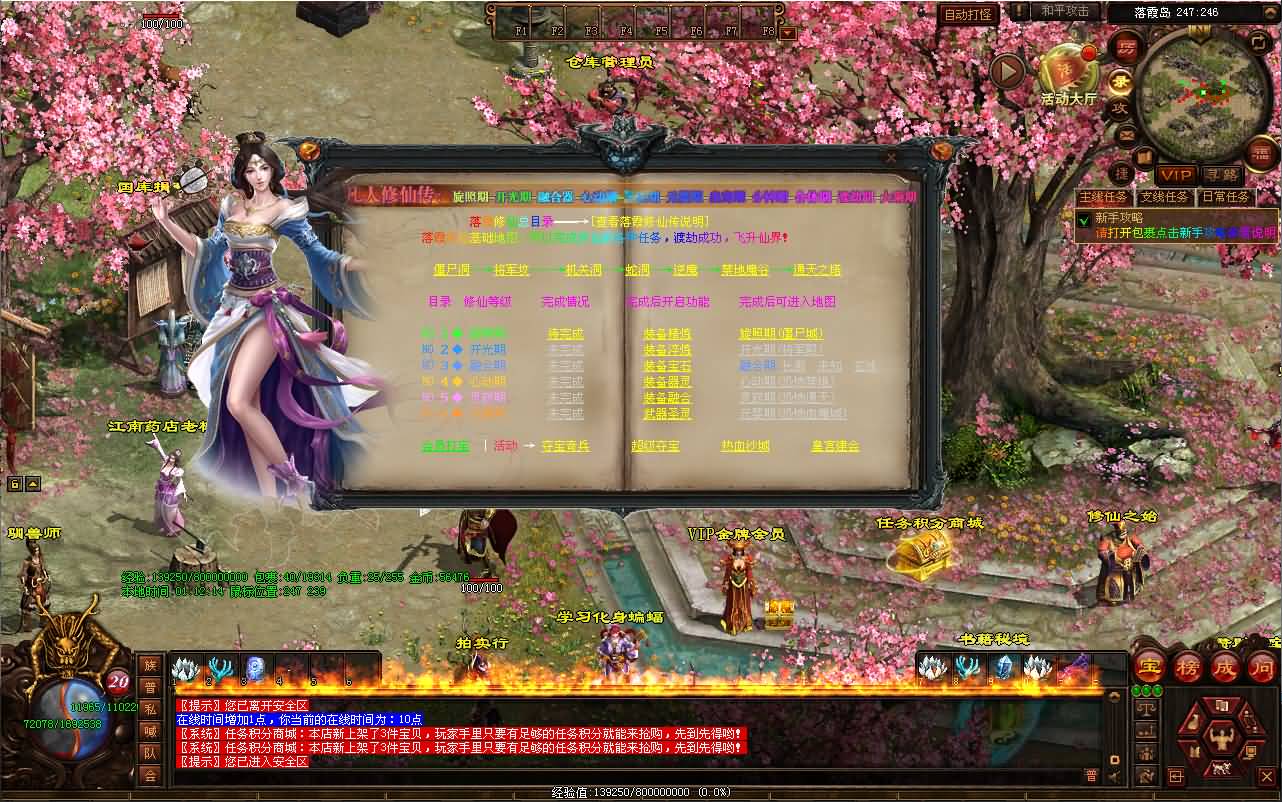Collapse the 落霞岛 map bar with its arrow
This screenshot has height=802, width=1282.
[1269, 12]
